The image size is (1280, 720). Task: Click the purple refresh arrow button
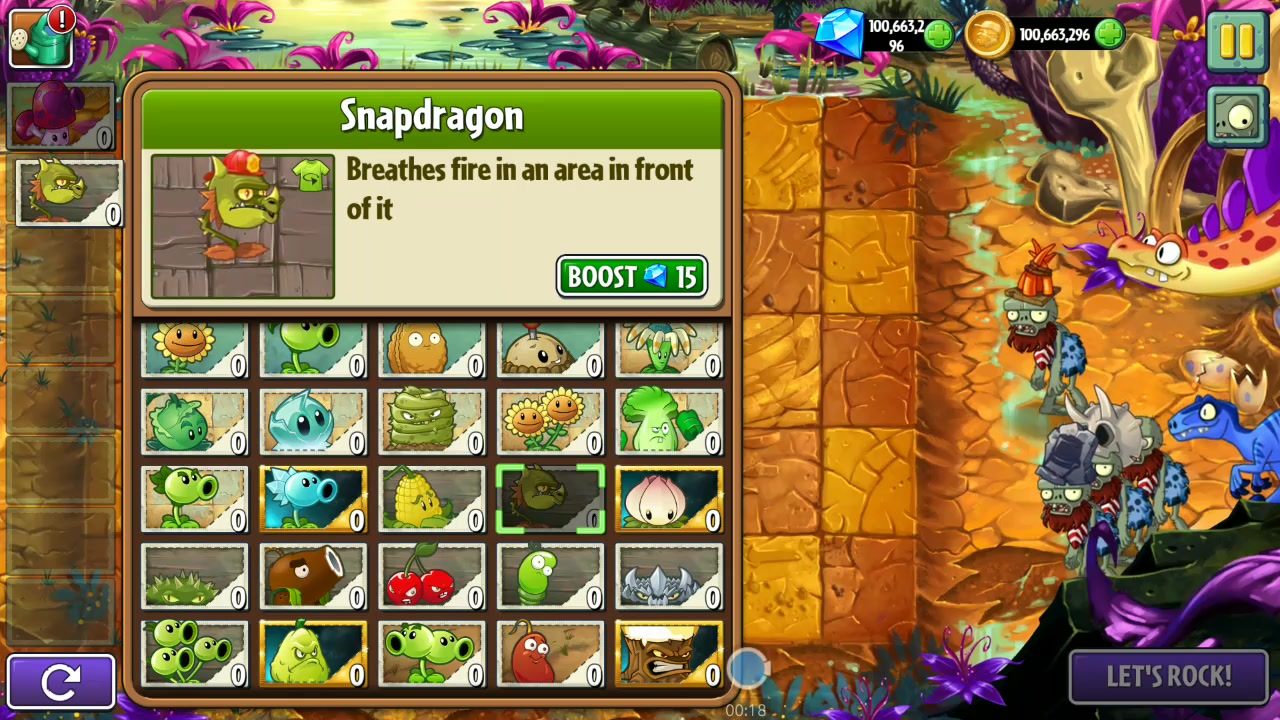61,682
